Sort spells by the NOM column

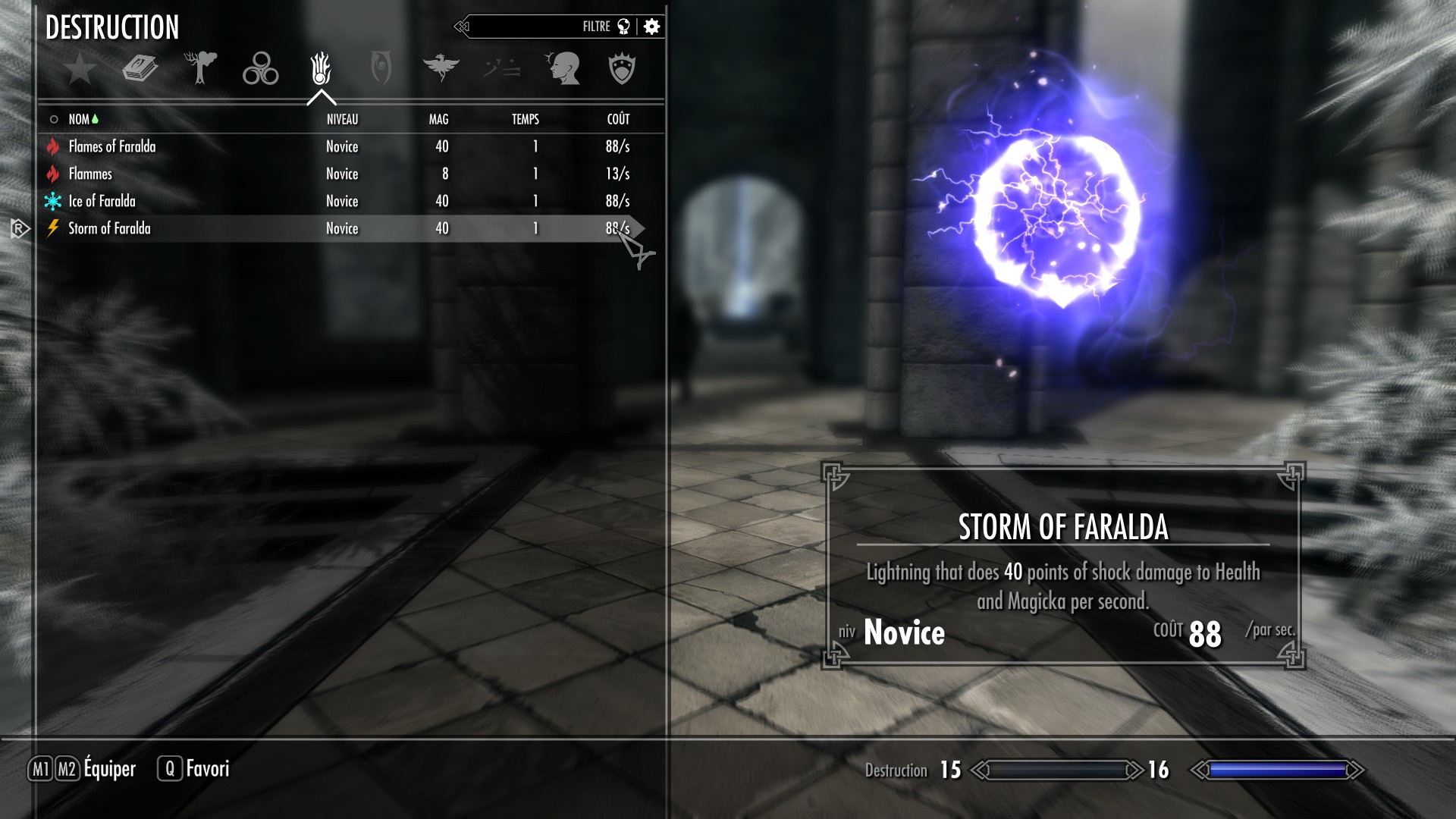click(x=79, y=119)
